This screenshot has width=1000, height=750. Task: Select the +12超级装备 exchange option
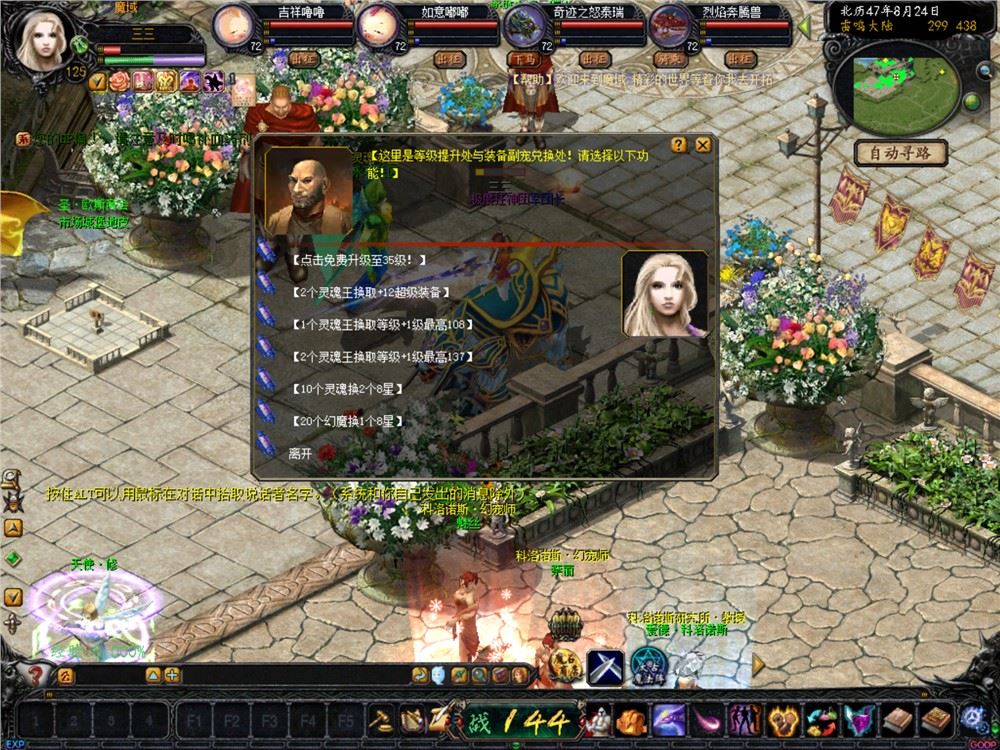pyautogui.click(x=370, y=292)
